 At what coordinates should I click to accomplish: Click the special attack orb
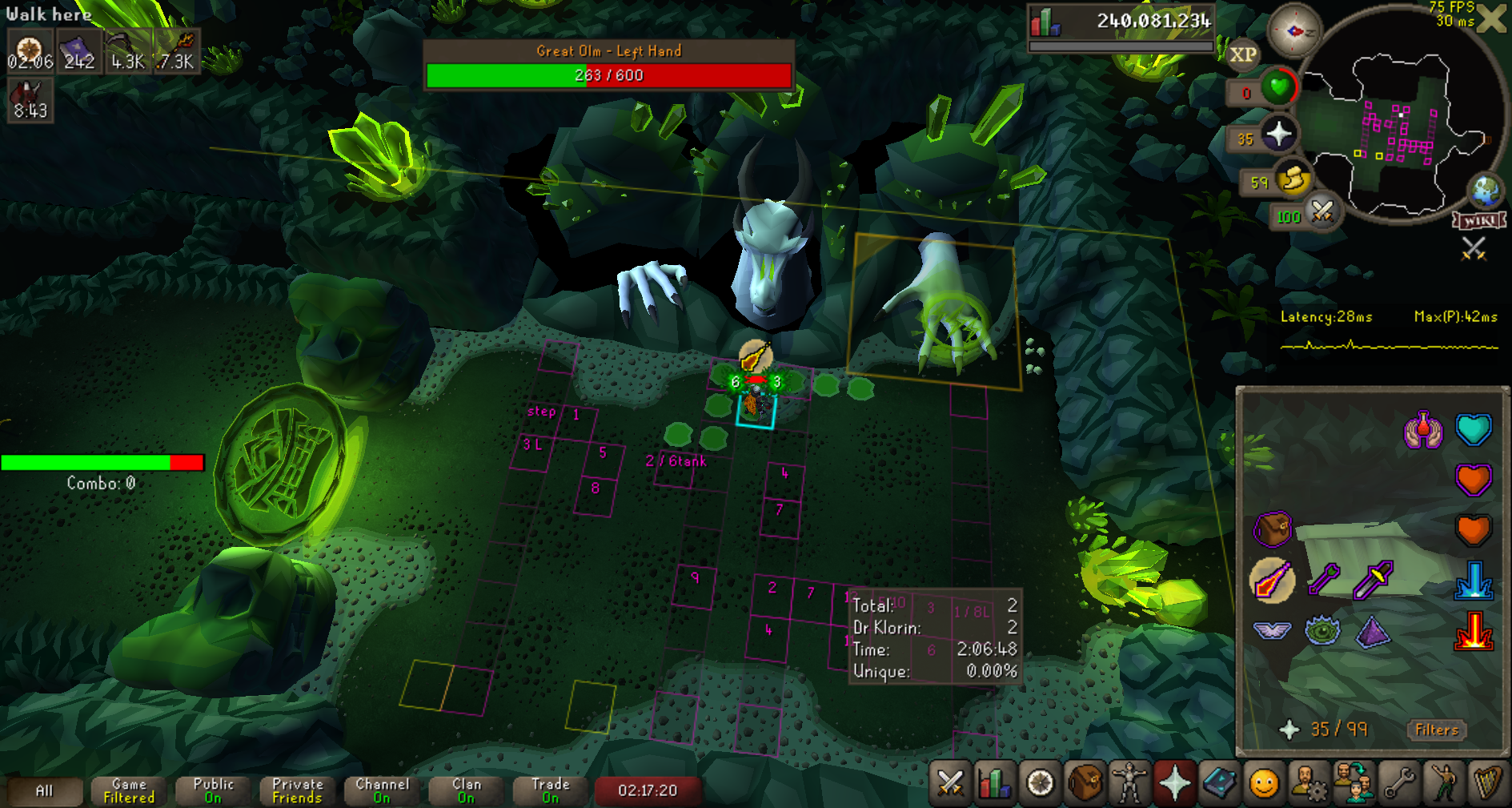1321,213
